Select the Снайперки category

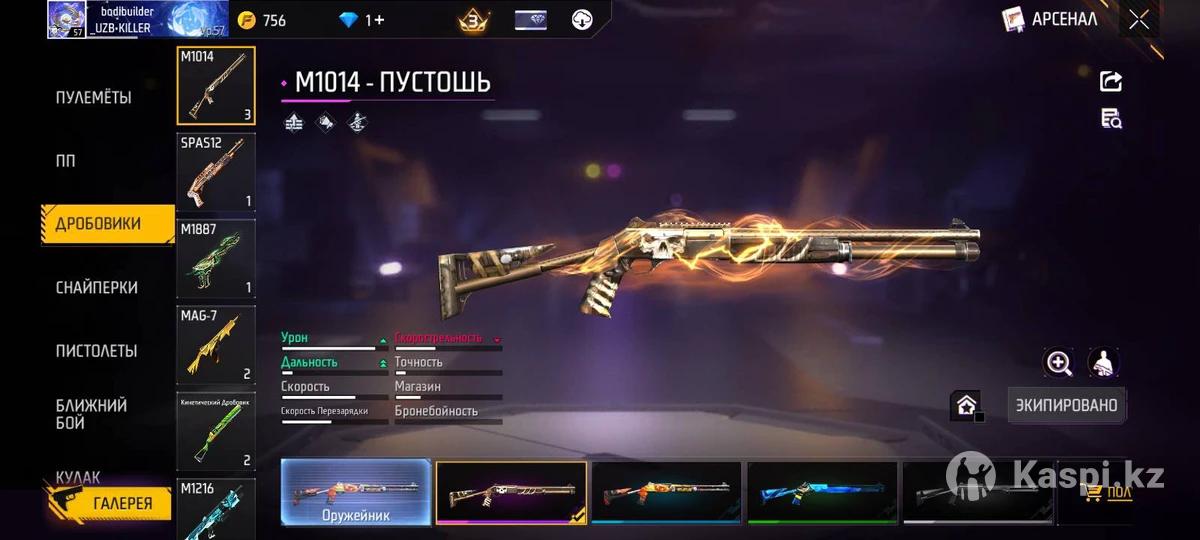[x=96, y=287]
